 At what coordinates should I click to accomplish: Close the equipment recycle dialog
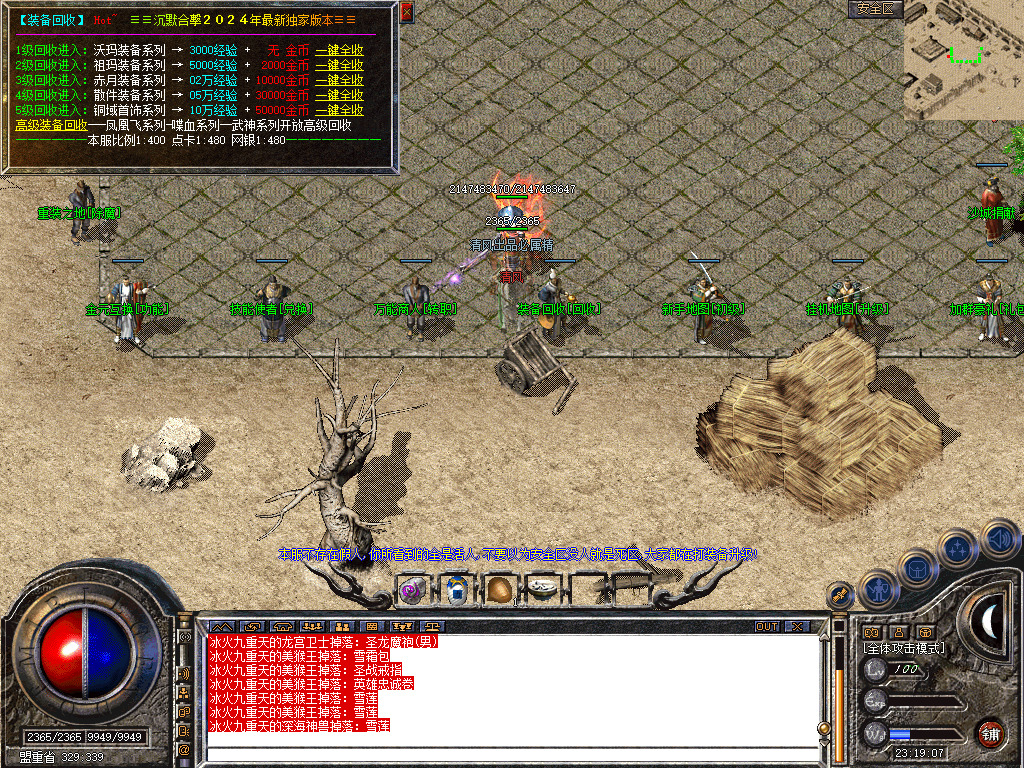coord(406,13)
